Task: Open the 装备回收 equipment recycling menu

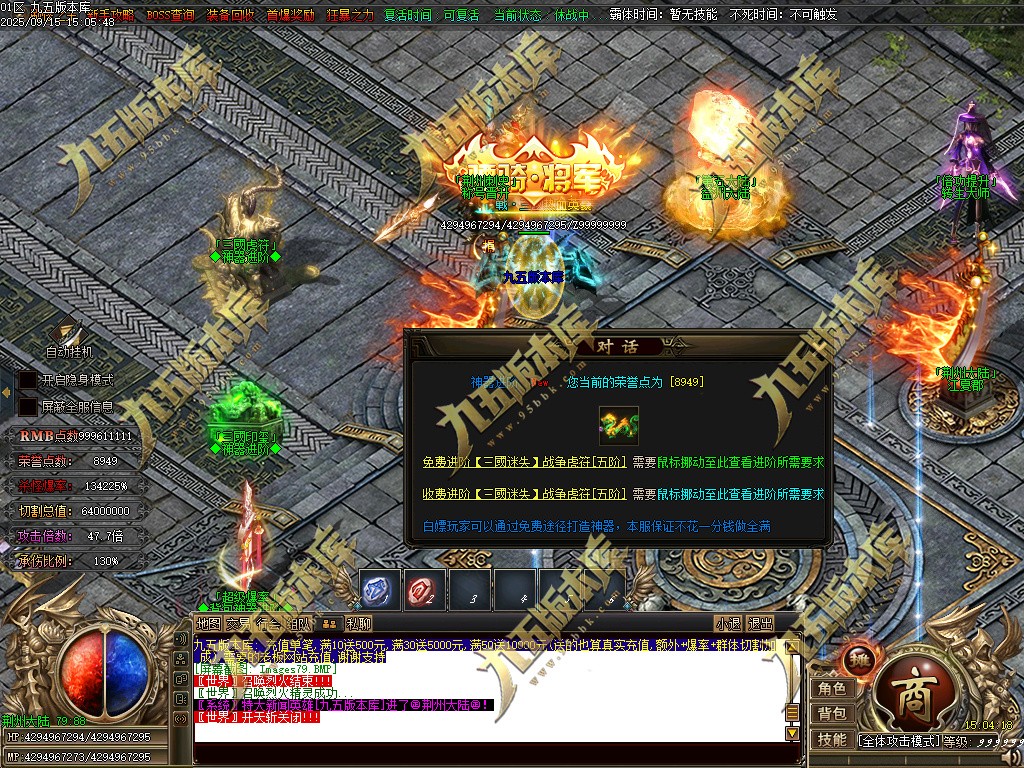Action: [230, 15]
